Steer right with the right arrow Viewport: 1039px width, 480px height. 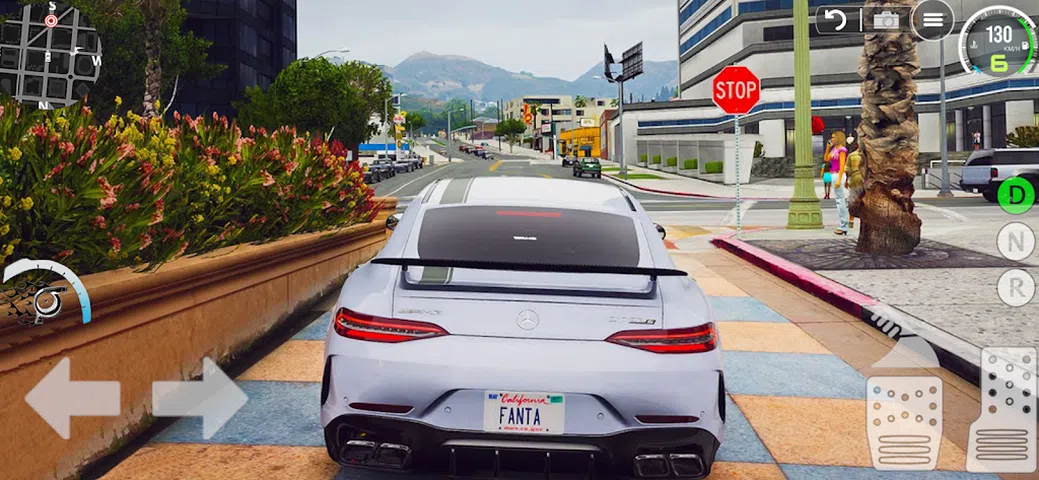pyautogui.click(x=199, y=398)
